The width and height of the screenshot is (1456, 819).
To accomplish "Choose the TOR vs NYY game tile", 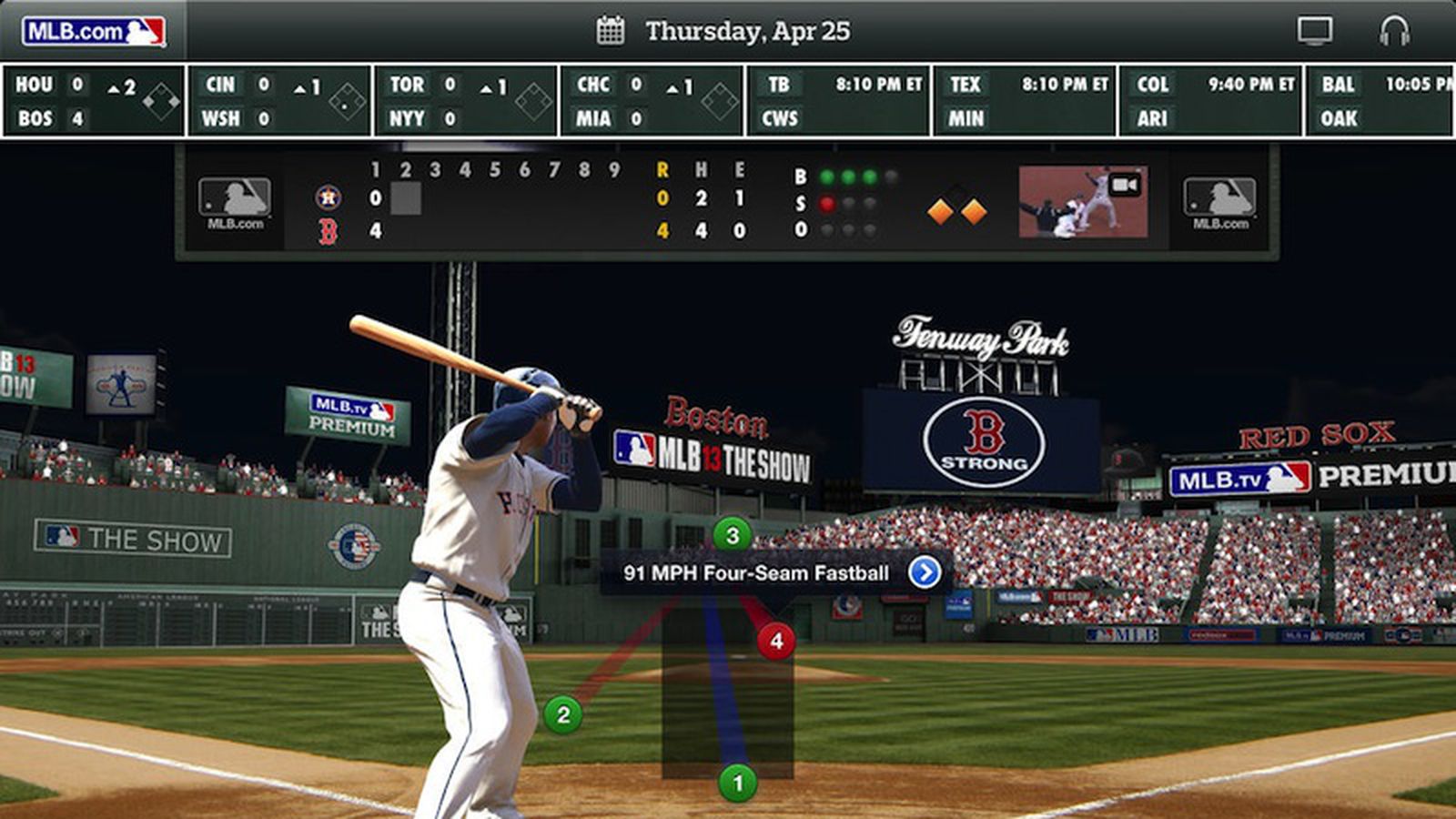I will [466, 101].
